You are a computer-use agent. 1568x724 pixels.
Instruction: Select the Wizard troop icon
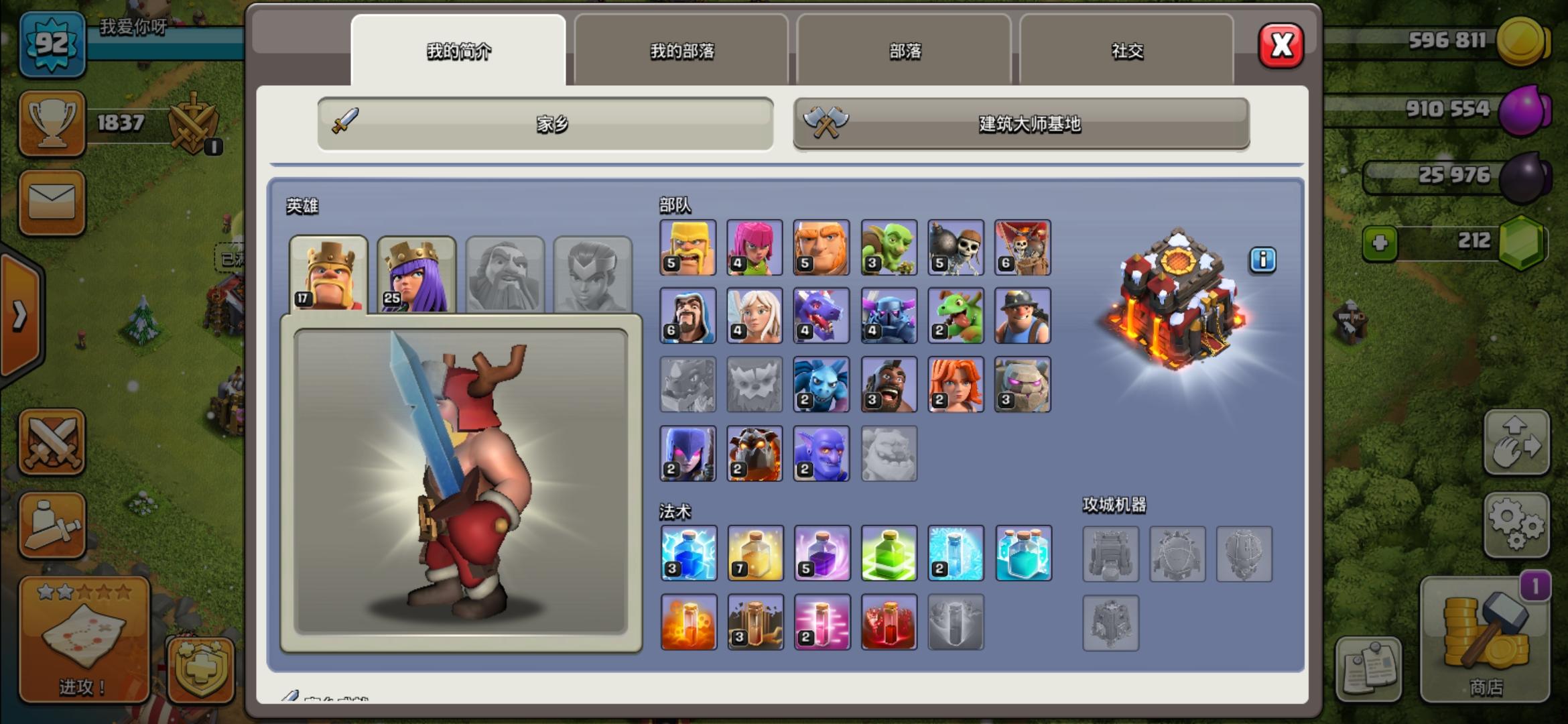click(x=688, y=315)
